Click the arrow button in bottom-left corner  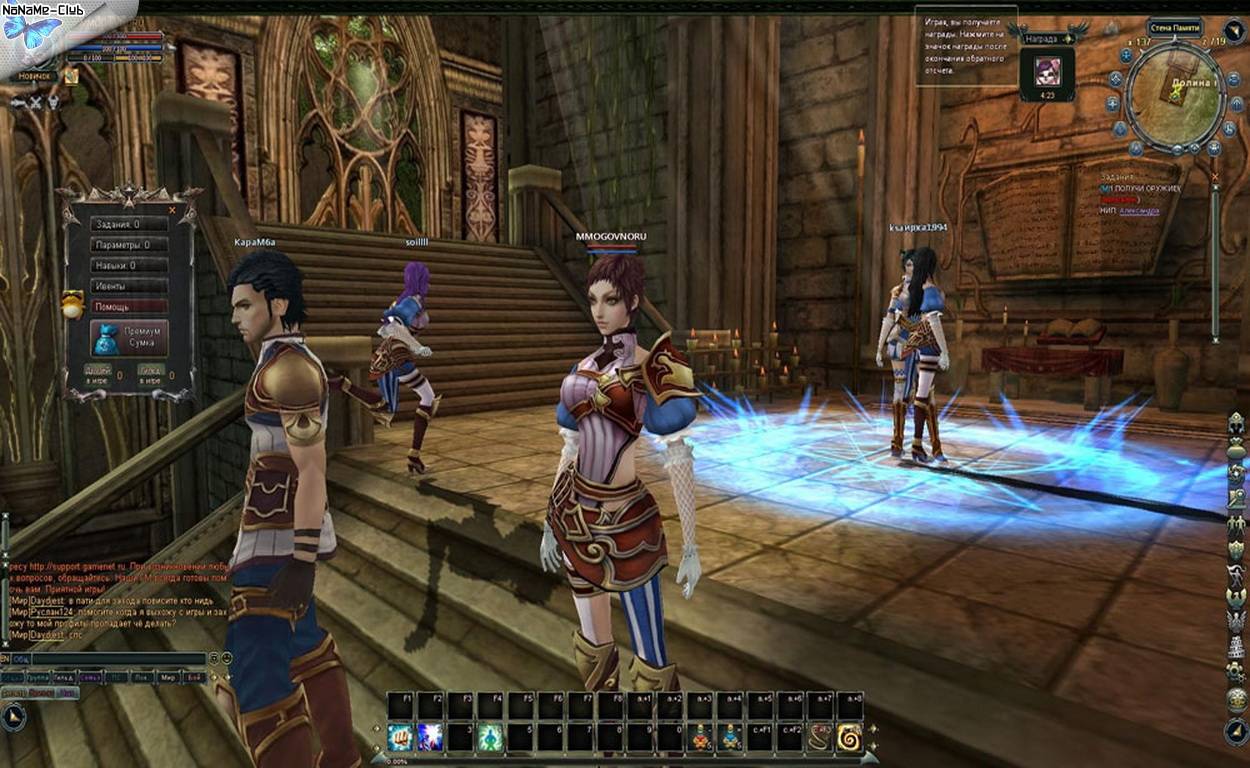13,716
